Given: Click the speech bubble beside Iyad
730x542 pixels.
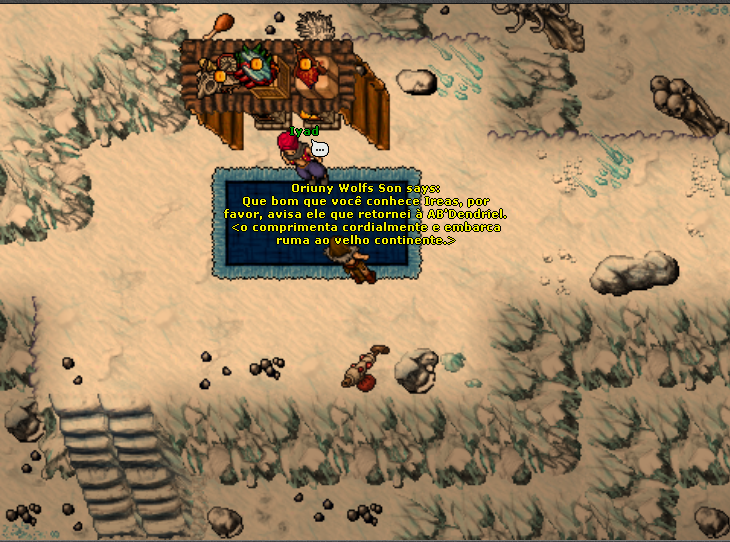Looking at the screenshot, I should (319, 149).
